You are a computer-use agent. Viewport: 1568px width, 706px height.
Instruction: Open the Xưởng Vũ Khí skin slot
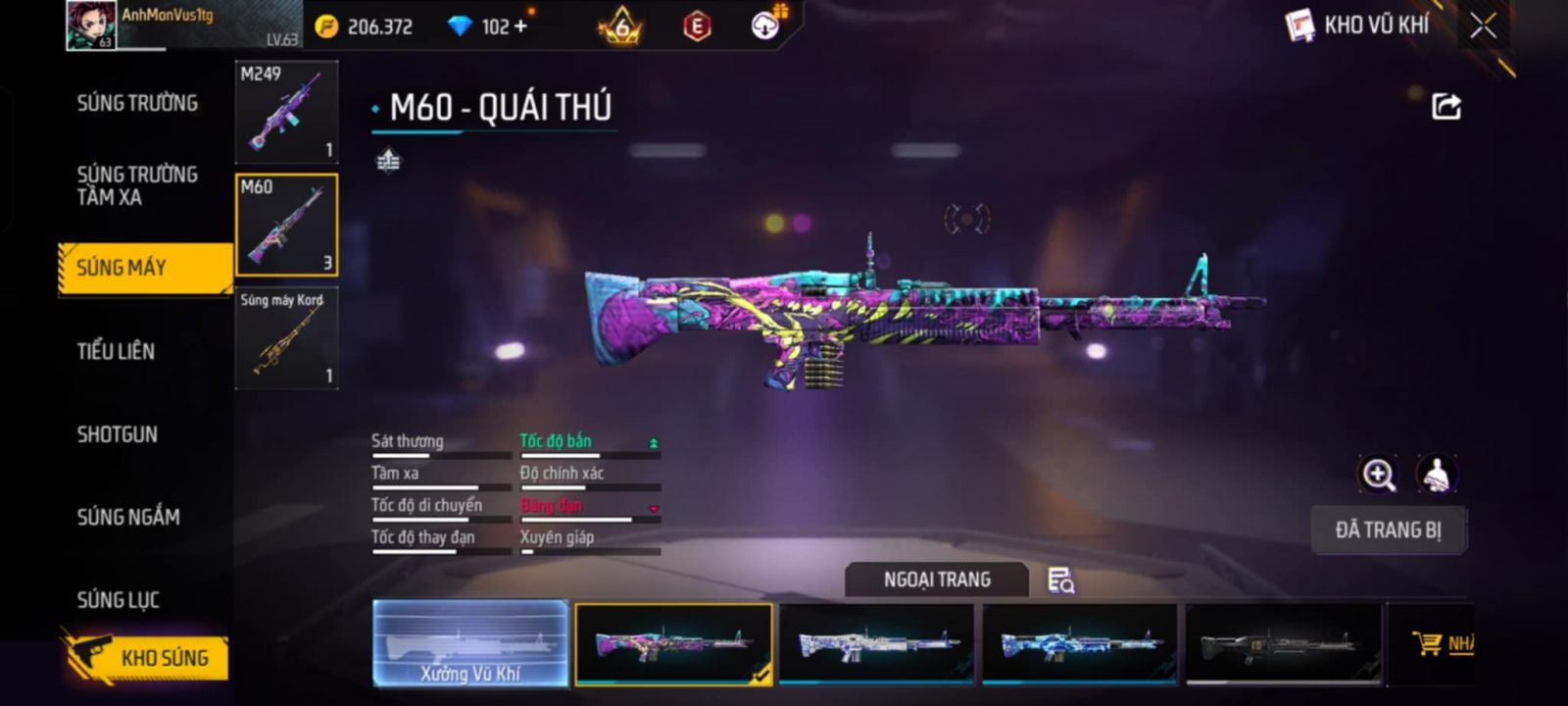point(470,643)
